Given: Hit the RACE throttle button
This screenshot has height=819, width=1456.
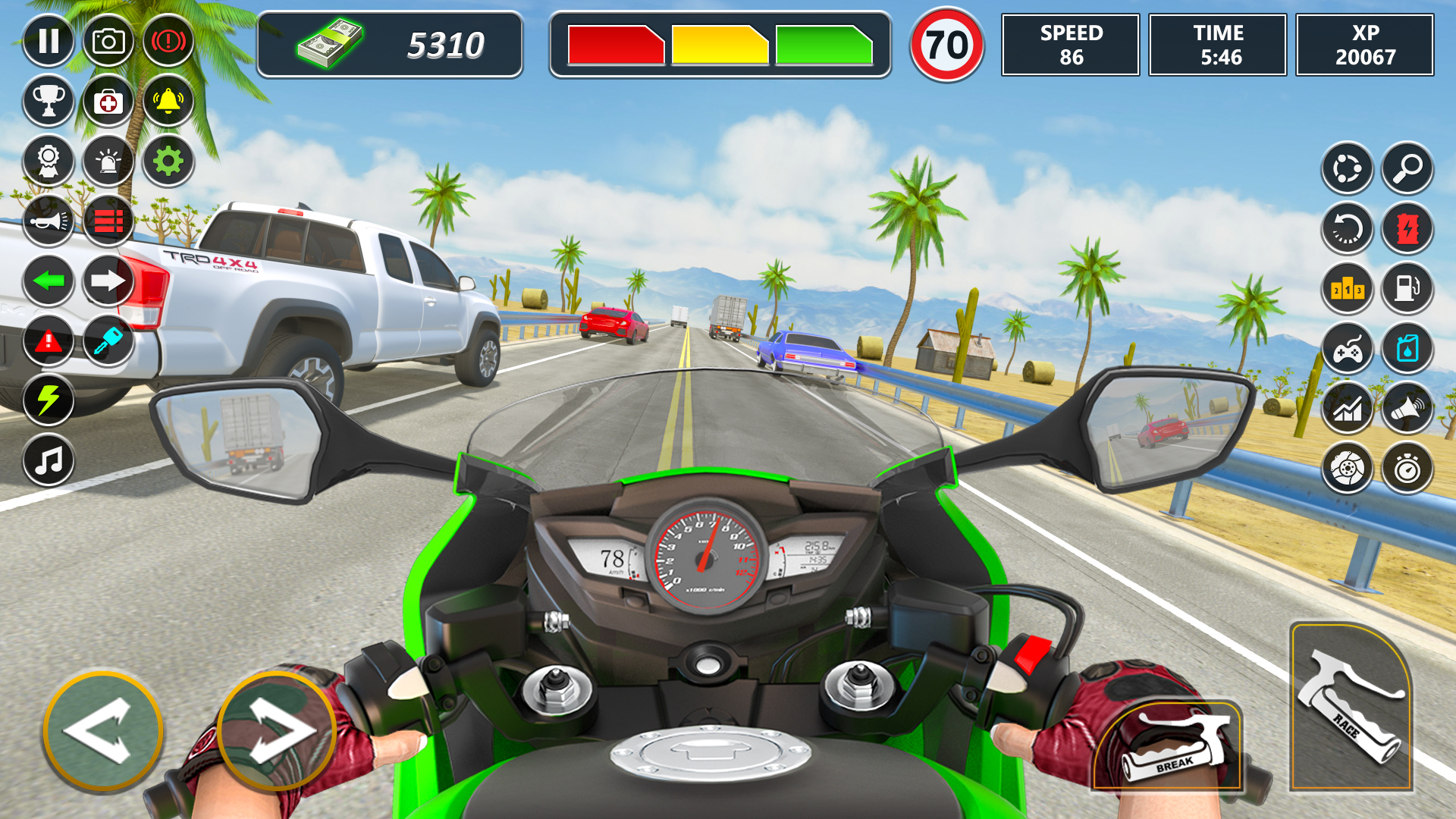Looking at the screenshot, I should point(1351,708).
